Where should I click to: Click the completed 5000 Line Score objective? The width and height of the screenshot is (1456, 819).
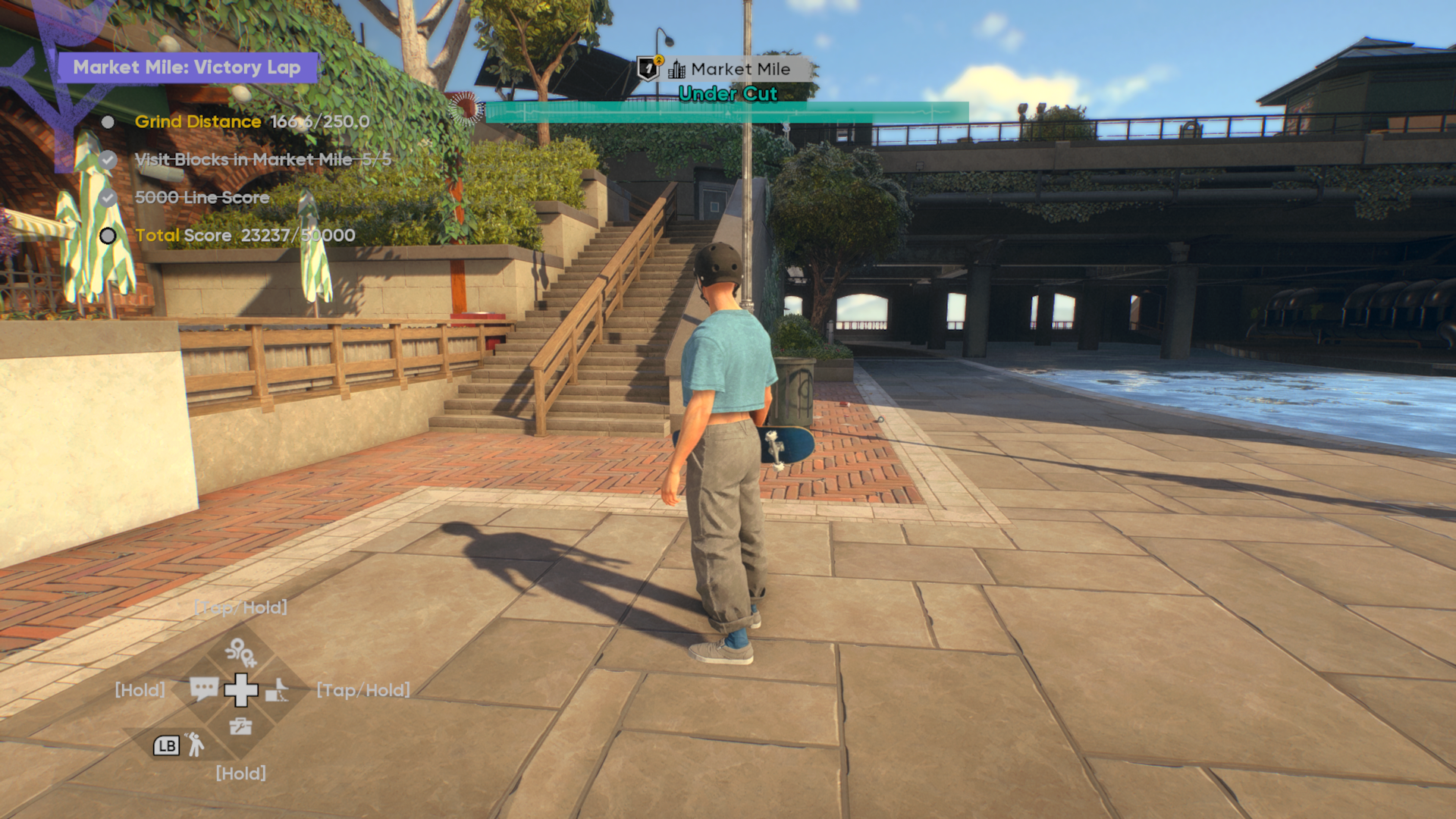(202, 198)
